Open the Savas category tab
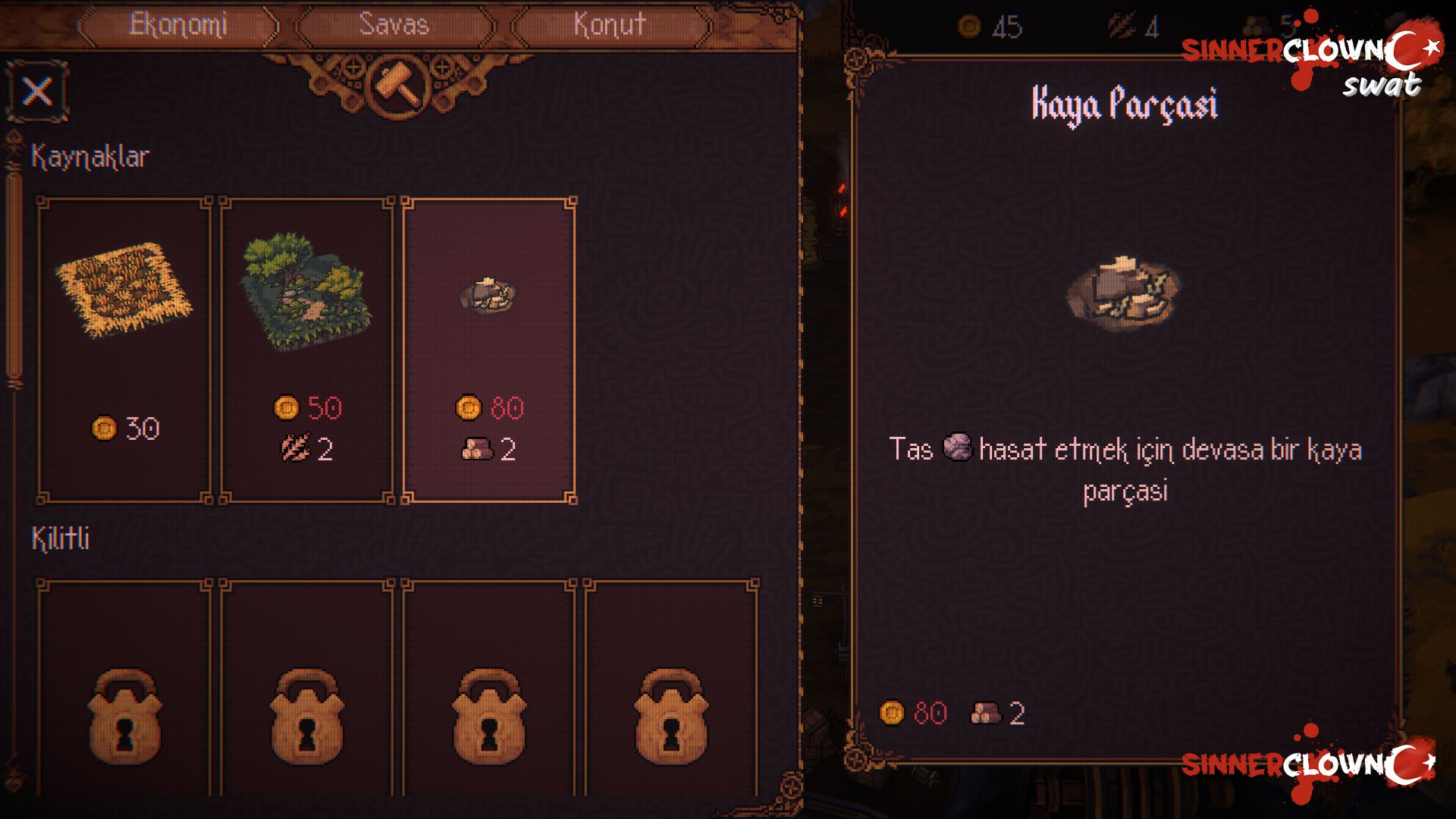This screenshot has height=819, width=1456. (x=394, y=25)
